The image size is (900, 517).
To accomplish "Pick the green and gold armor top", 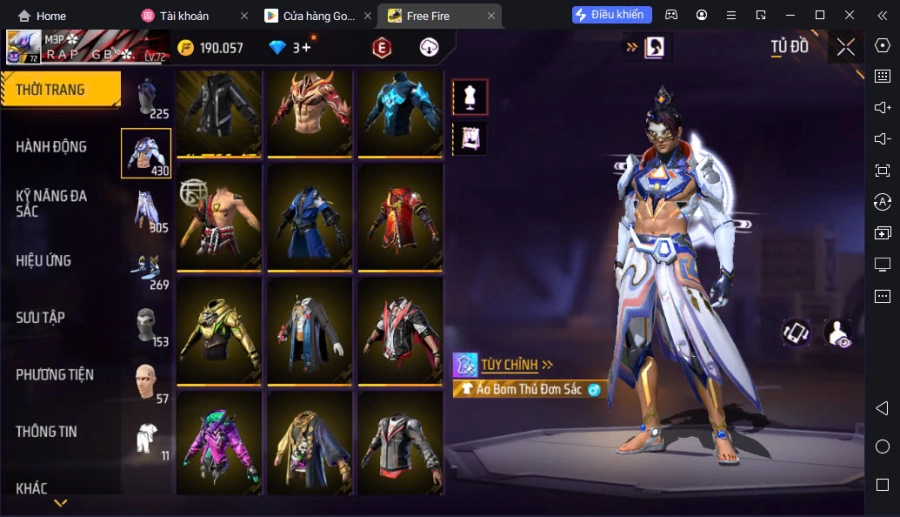I will click(219, 329).
